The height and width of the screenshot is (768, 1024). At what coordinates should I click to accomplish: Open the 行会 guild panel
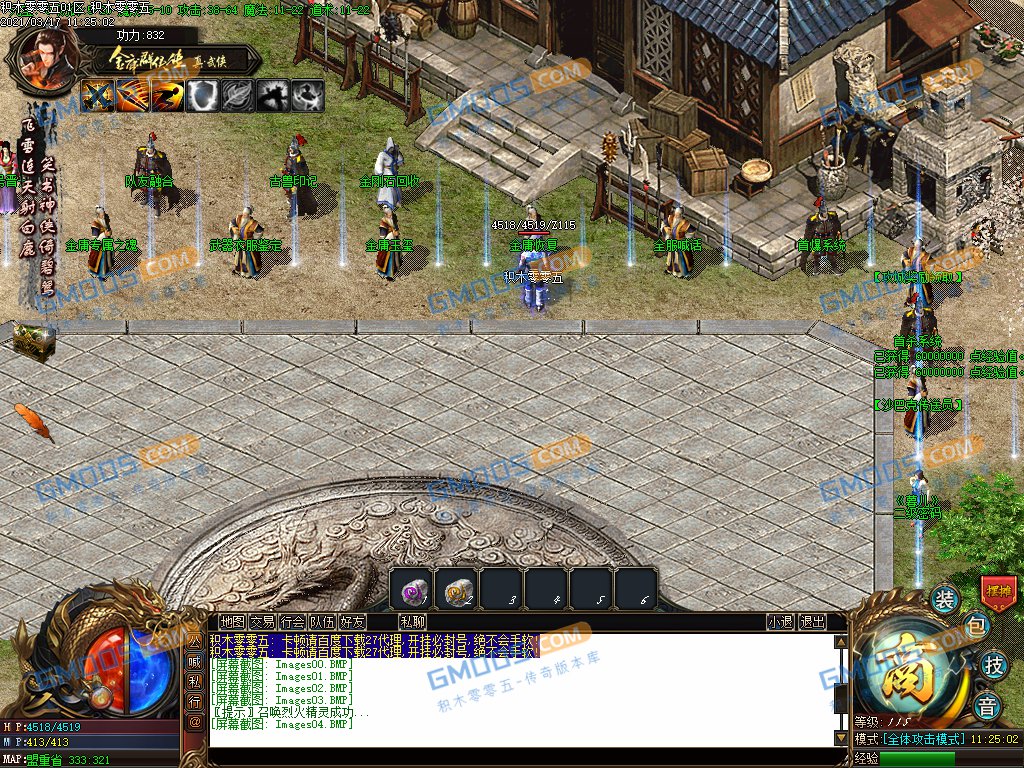click(x=292, y=622)
